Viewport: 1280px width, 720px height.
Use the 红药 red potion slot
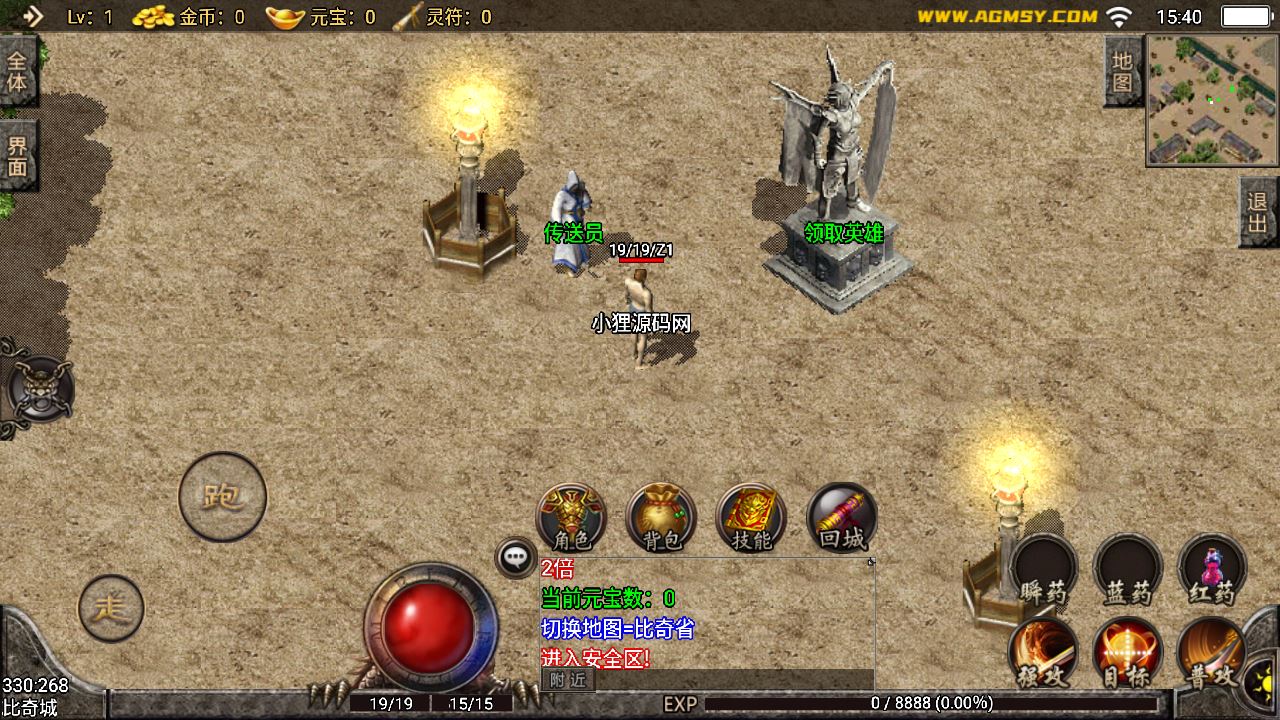tap(1212, 569)
